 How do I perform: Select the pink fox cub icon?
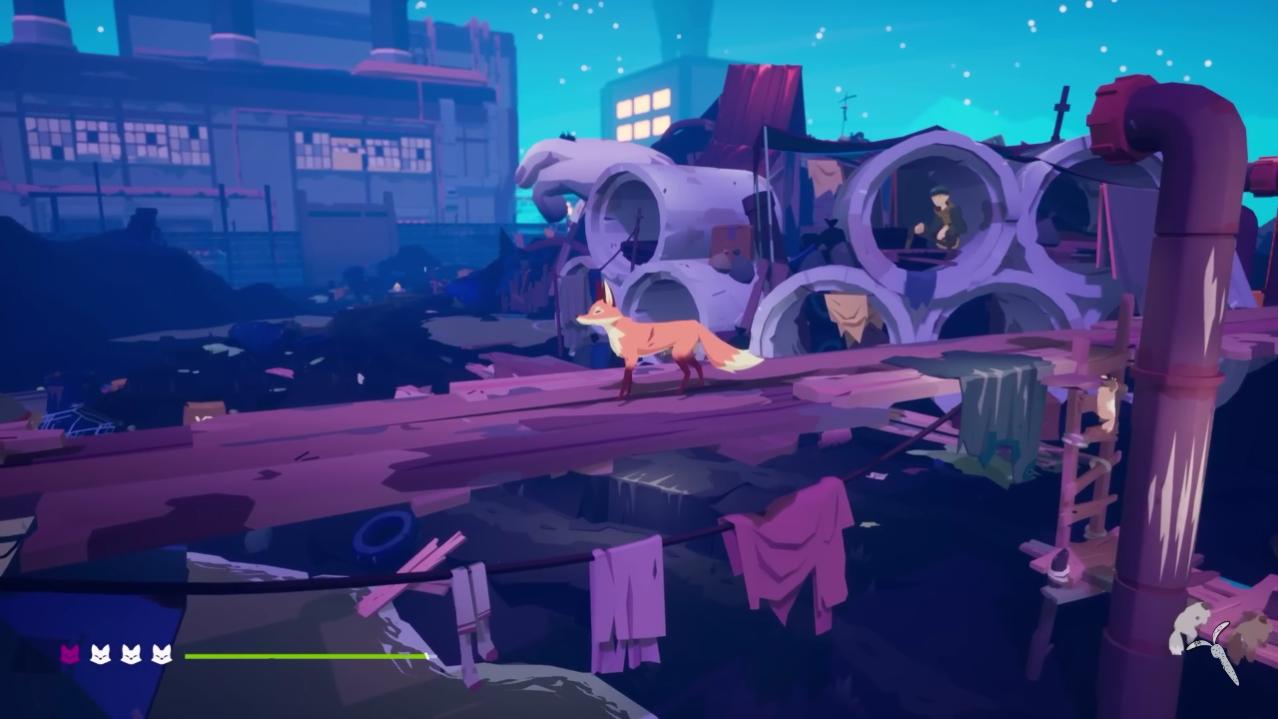(x=70, y=655)
